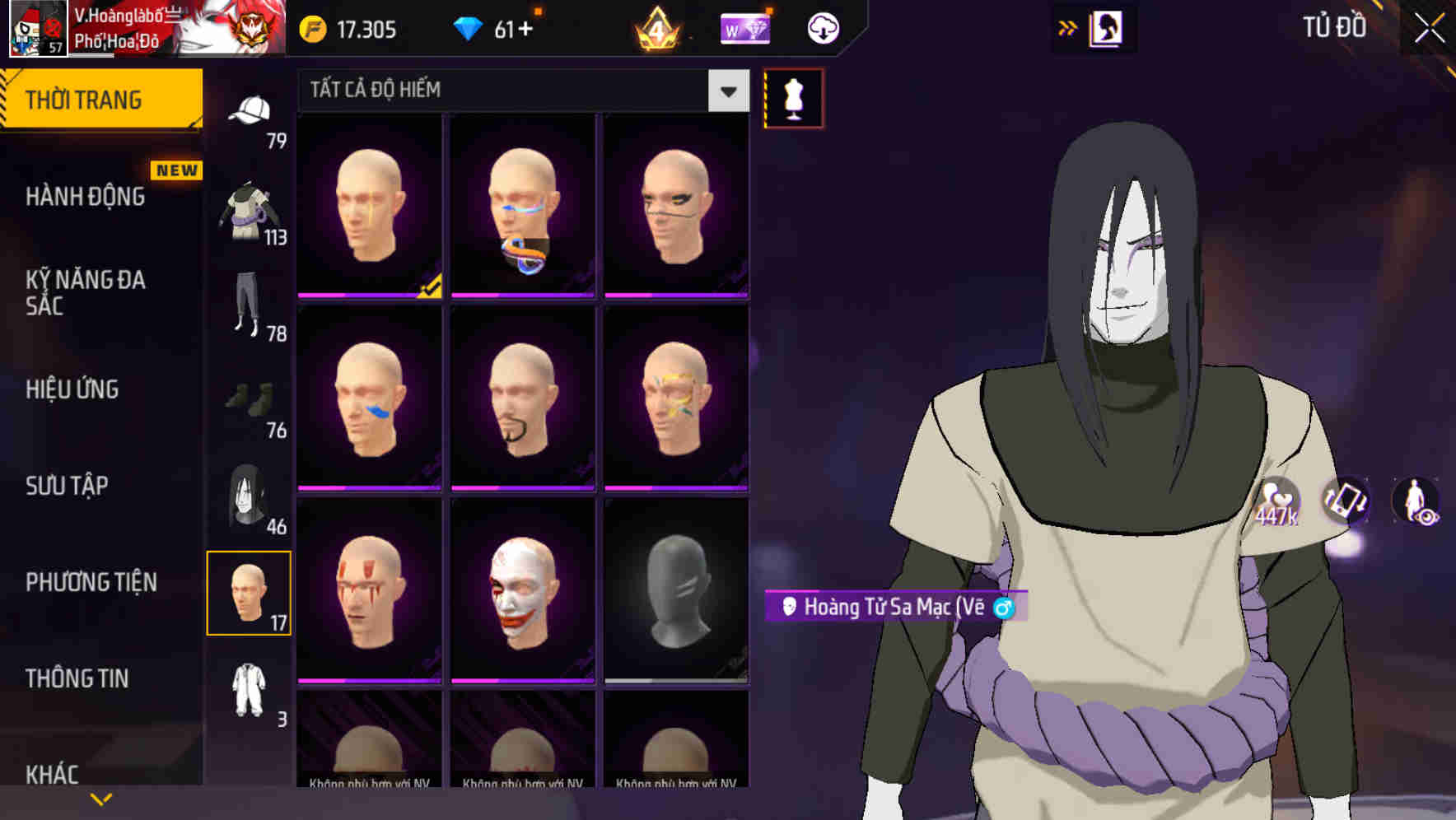Collapse the double chevron near top right
The height and width of the screenshot is (820, 1456).
1068,26
